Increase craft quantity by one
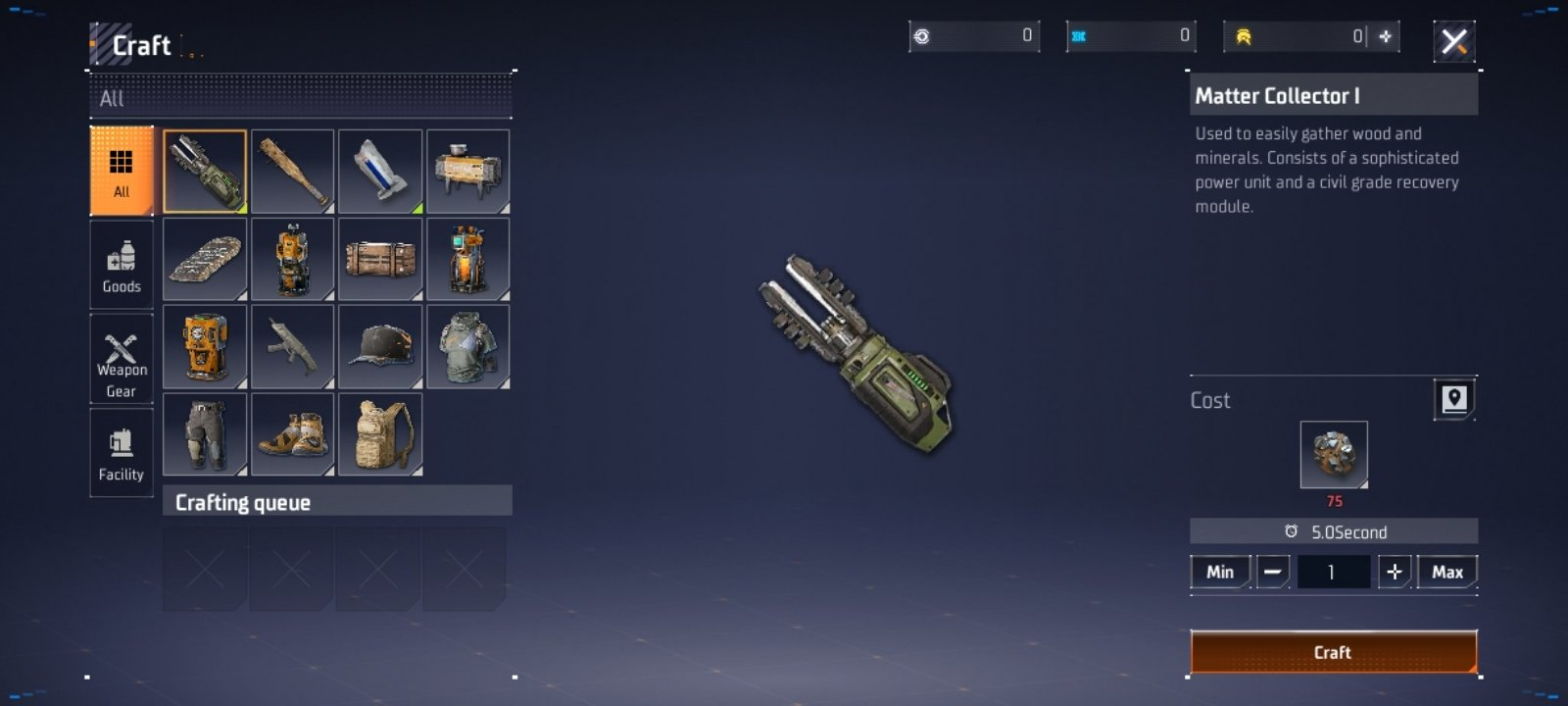1568x706 pixels. [1394, 572]
